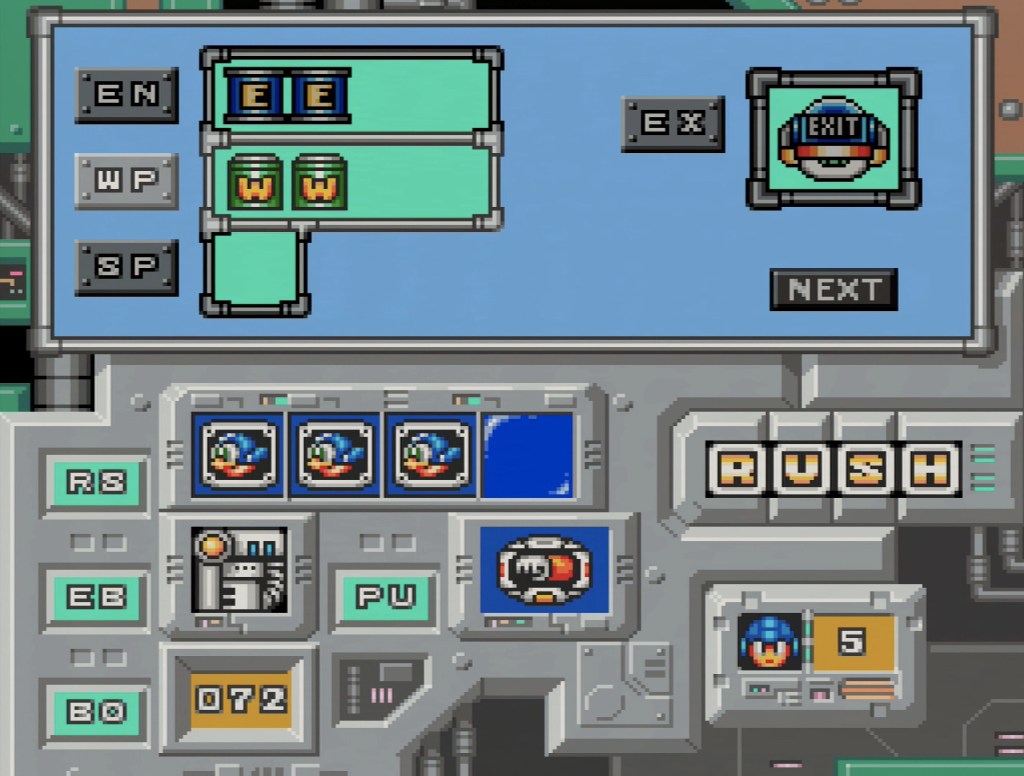Screen dimensions: 1024x776
Task: Click the BO bolts label plate
Action: tap(96, 711)
